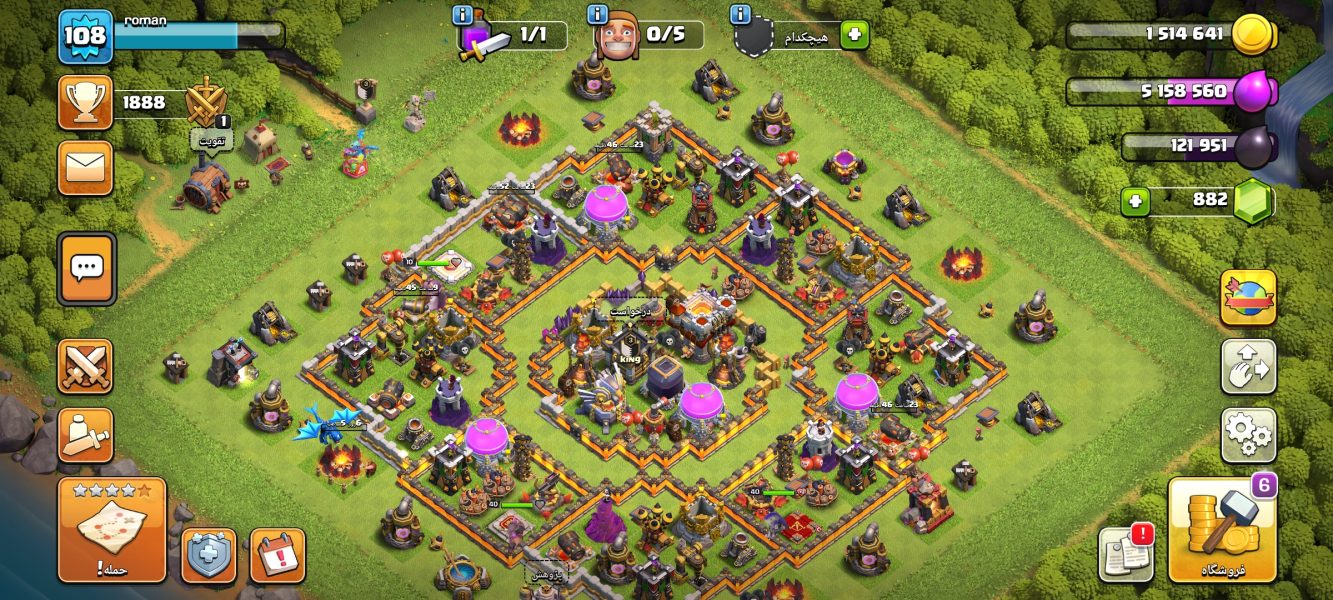The width and height of the screenshot is (1333, 600).
Task: Open the mail inbox envelope
Action: (x=85, y=167)
